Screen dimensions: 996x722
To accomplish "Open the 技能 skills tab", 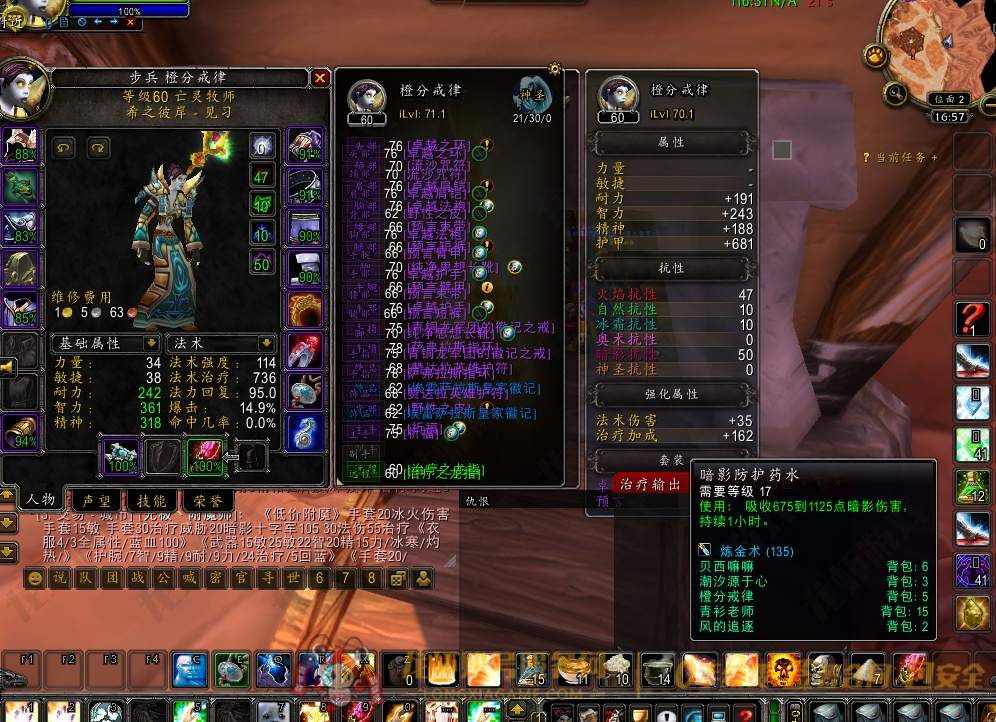I will point(152,499).
